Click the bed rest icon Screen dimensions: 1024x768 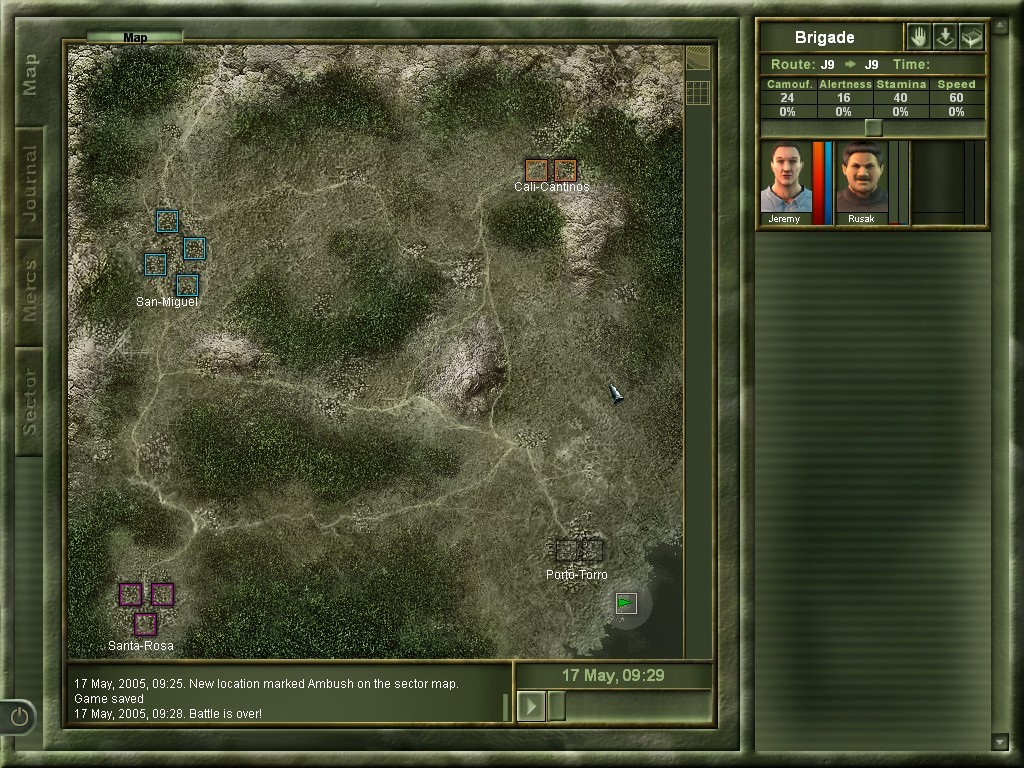click(x=971, y=37)
